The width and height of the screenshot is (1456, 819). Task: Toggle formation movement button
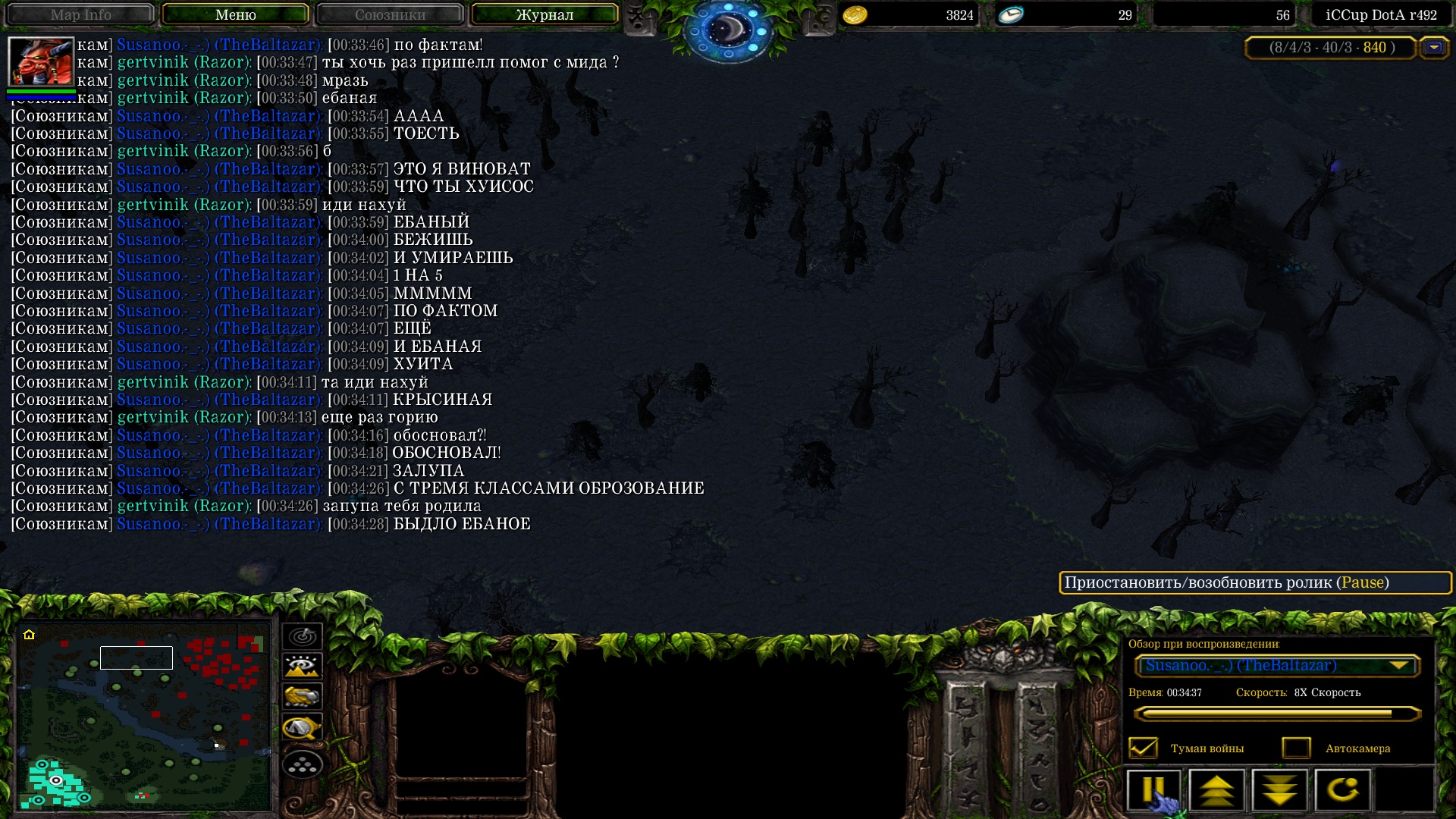pos(303,764)
